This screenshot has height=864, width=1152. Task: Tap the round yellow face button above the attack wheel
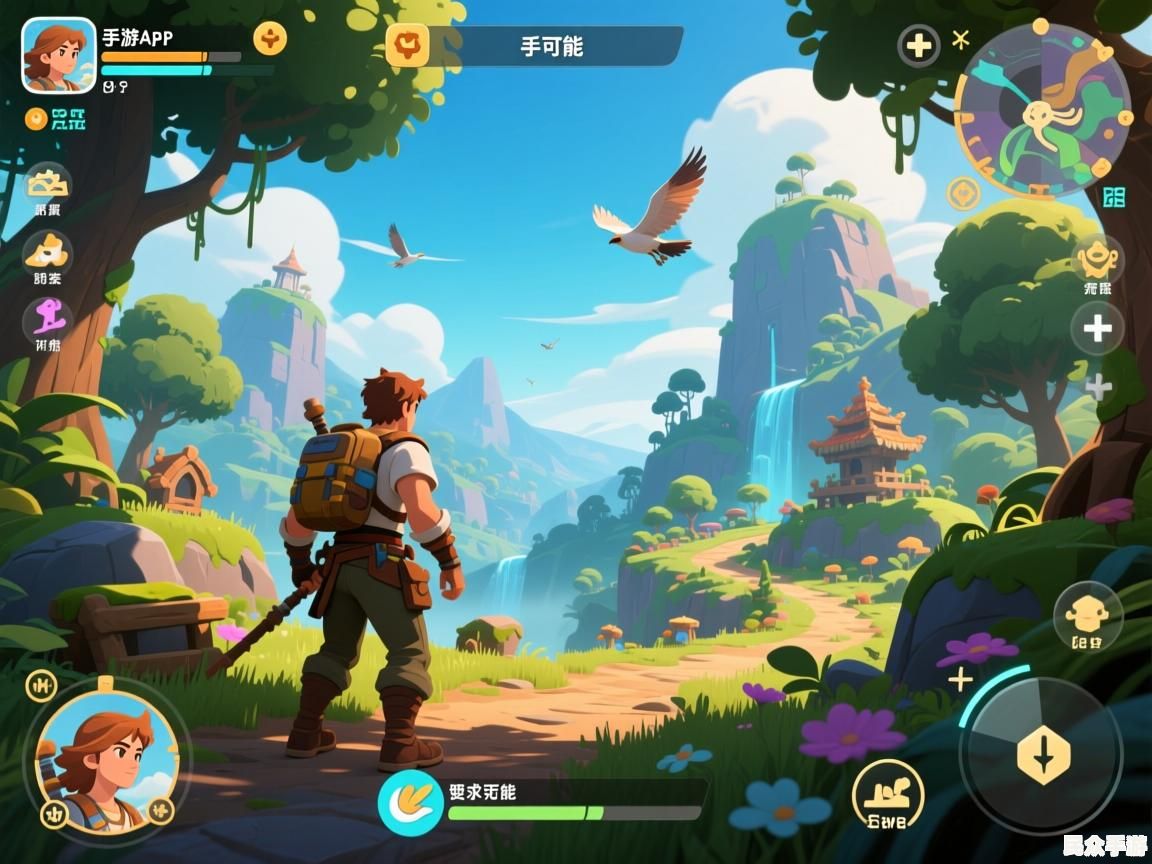coord(1087,614)
